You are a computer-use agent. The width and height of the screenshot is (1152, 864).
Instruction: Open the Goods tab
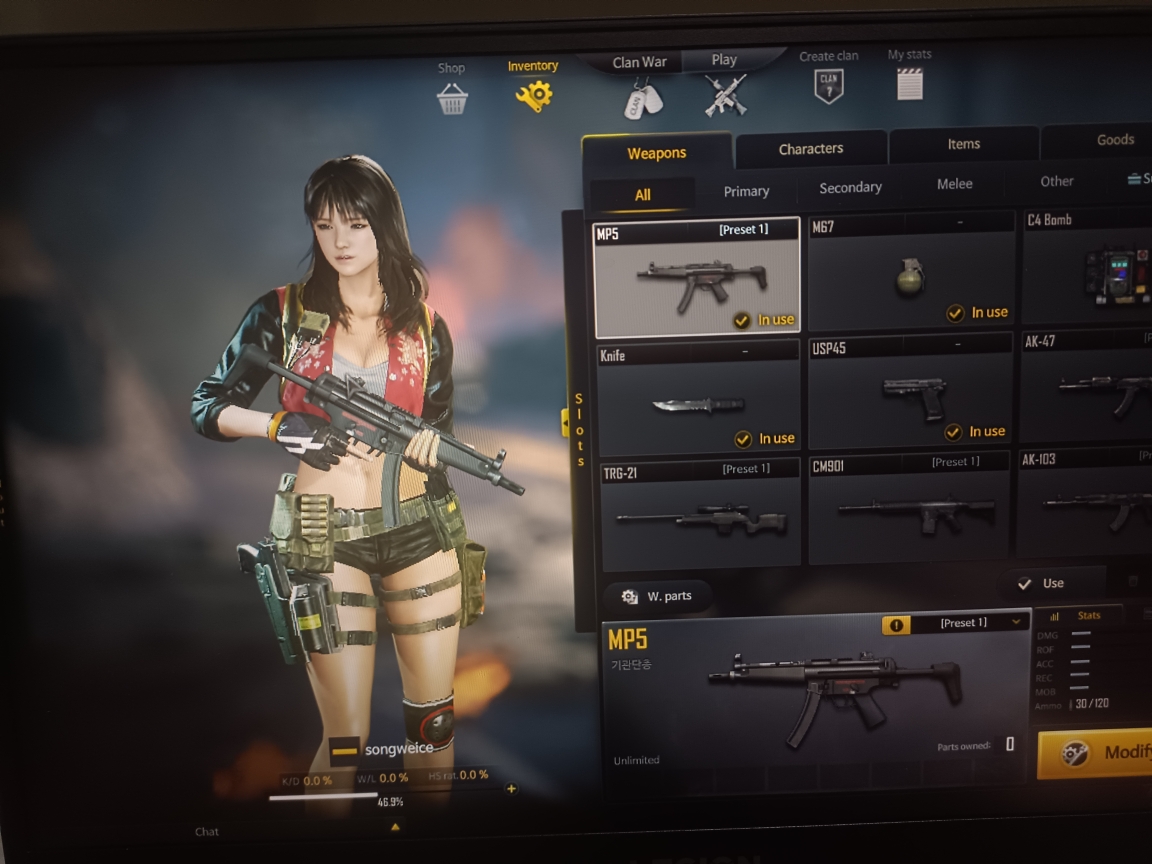1114,140
